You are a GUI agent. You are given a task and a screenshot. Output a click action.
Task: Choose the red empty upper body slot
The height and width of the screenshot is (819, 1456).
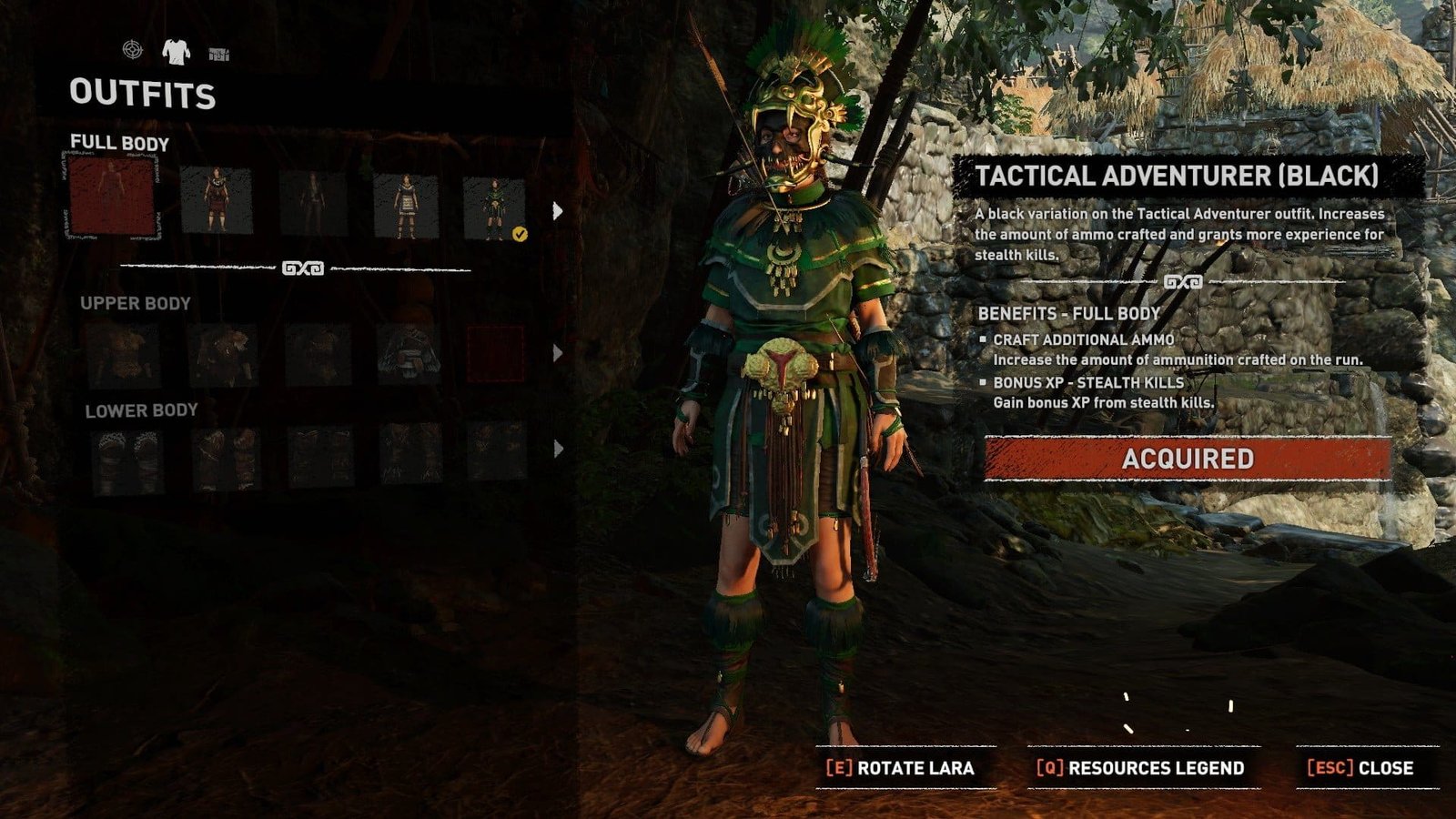[496, 354]
